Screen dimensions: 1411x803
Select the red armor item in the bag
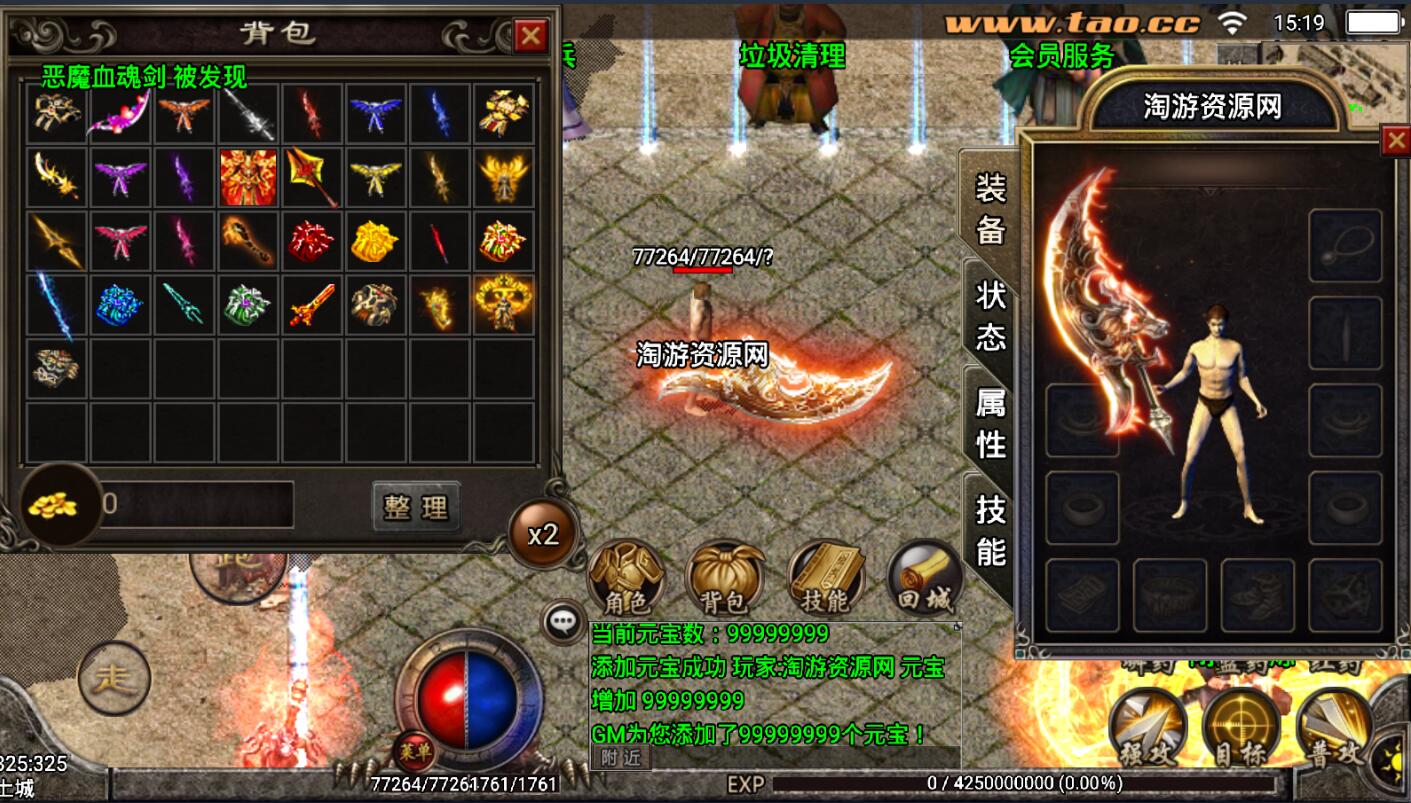pyautogui.click(x=248, y=177)
